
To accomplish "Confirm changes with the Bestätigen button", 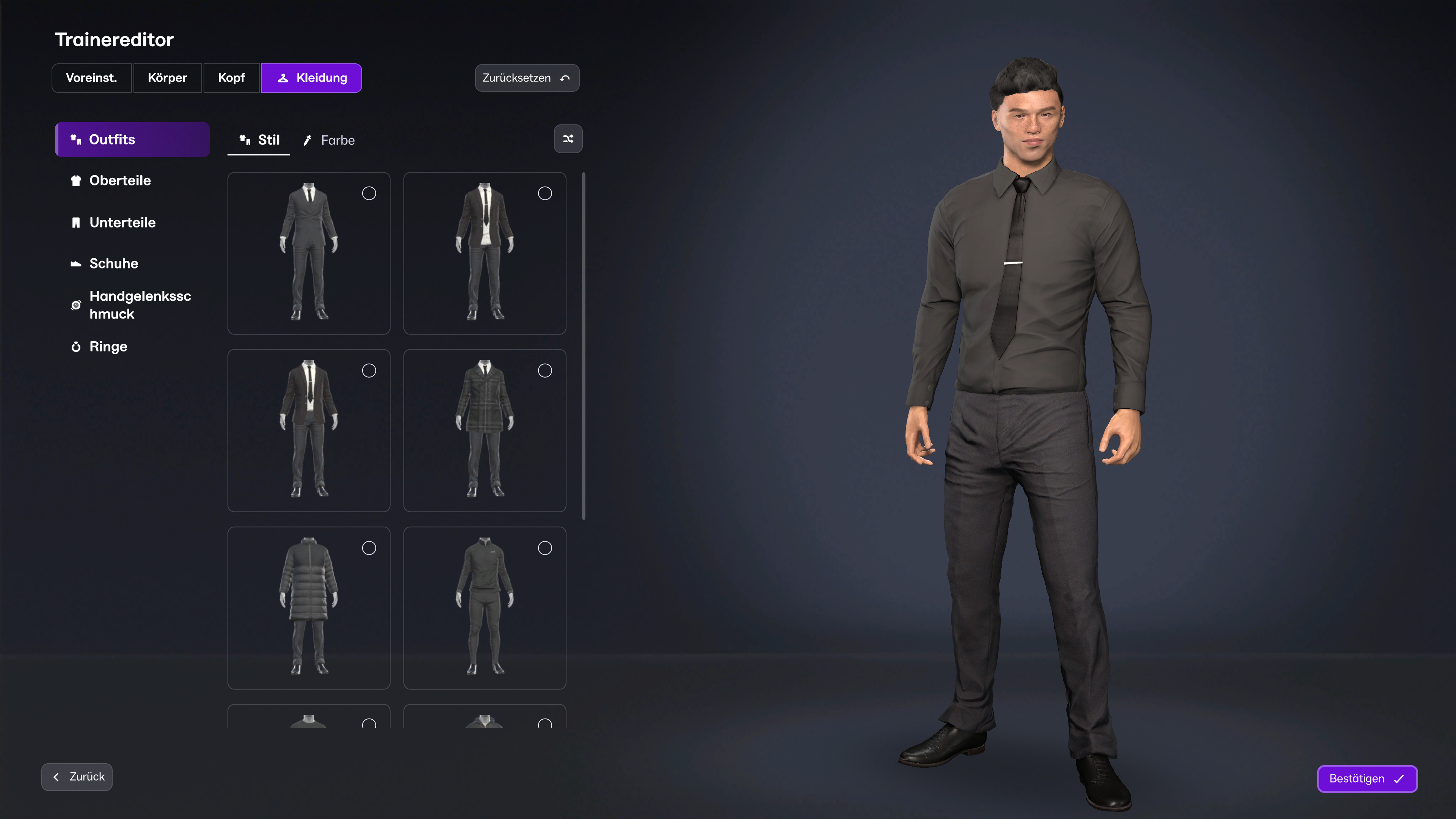I will tap(1367, 779).
